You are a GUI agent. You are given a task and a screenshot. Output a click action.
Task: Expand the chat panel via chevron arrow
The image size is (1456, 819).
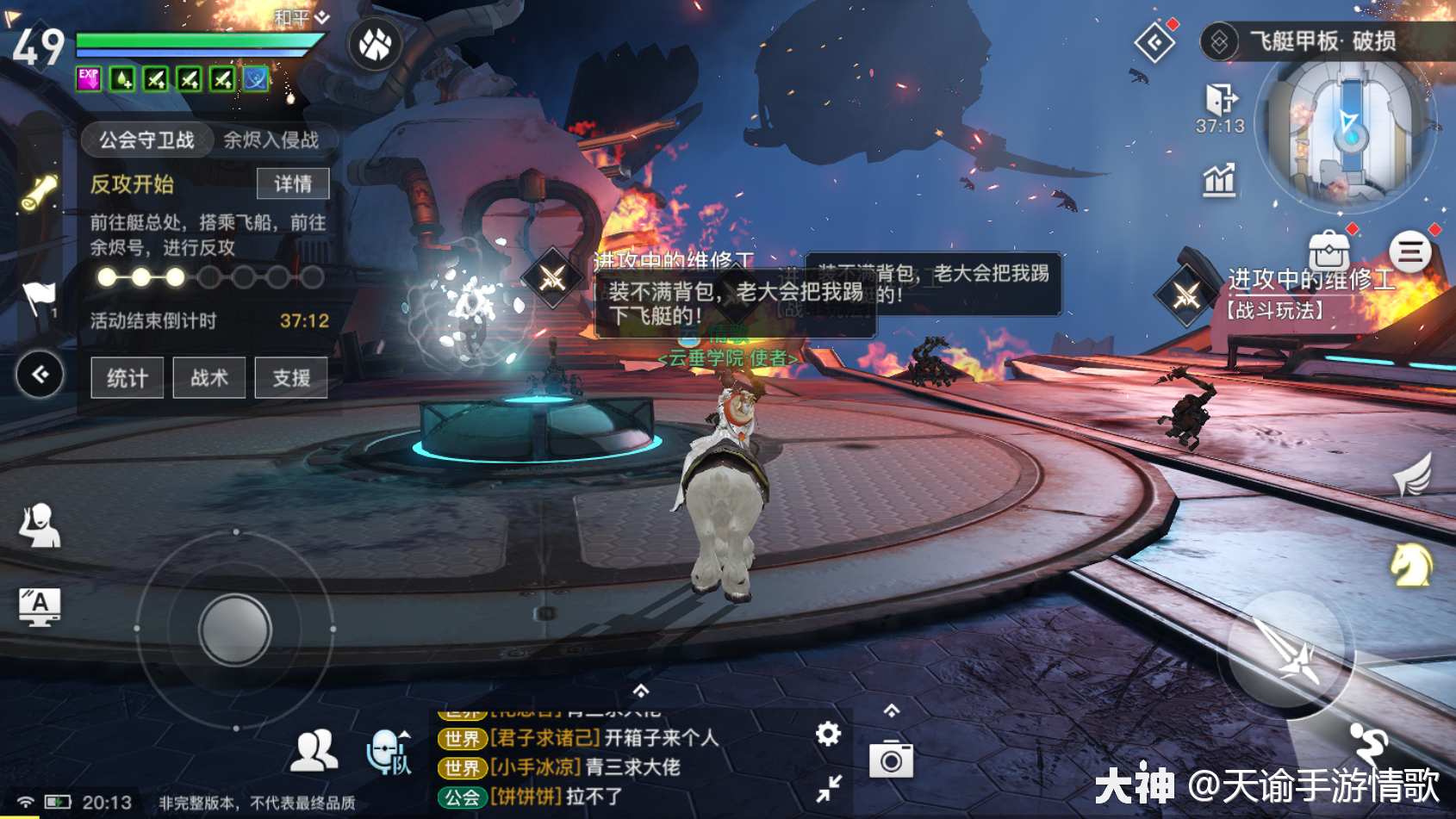point(641,689)
